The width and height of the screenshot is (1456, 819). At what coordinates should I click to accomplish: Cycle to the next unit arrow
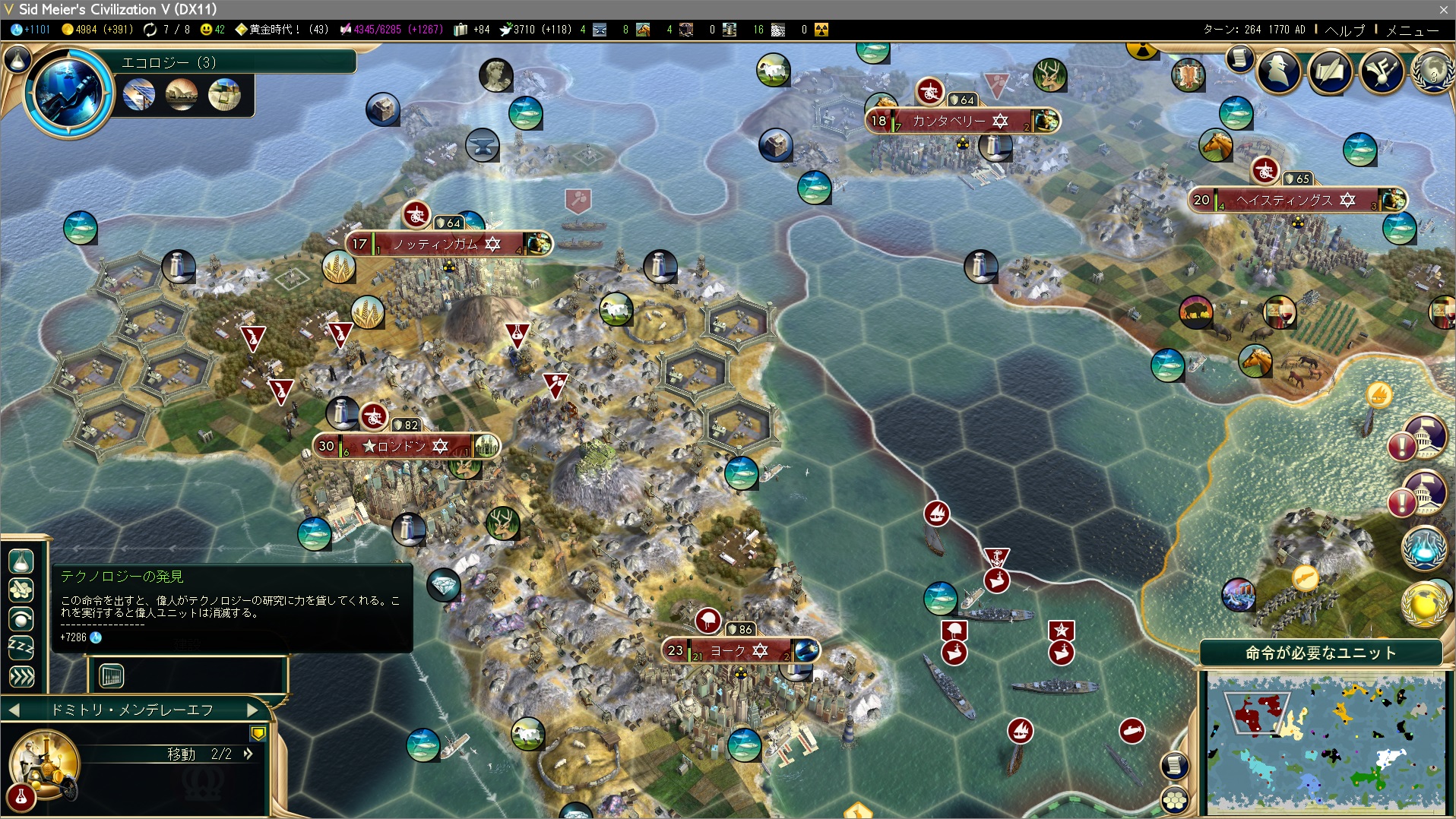(253, 710)
